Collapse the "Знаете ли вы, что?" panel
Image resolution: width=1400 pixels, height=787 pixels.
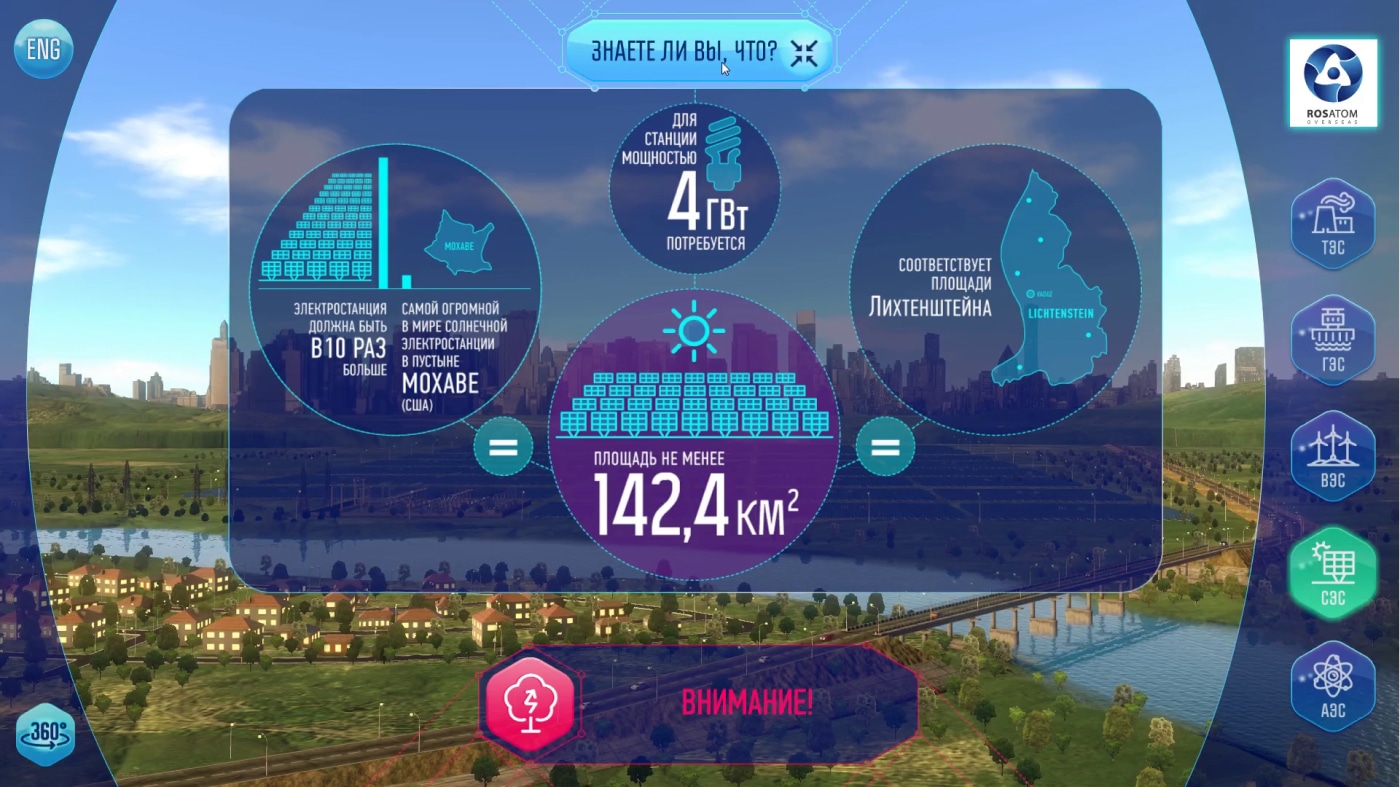[803, 53]
